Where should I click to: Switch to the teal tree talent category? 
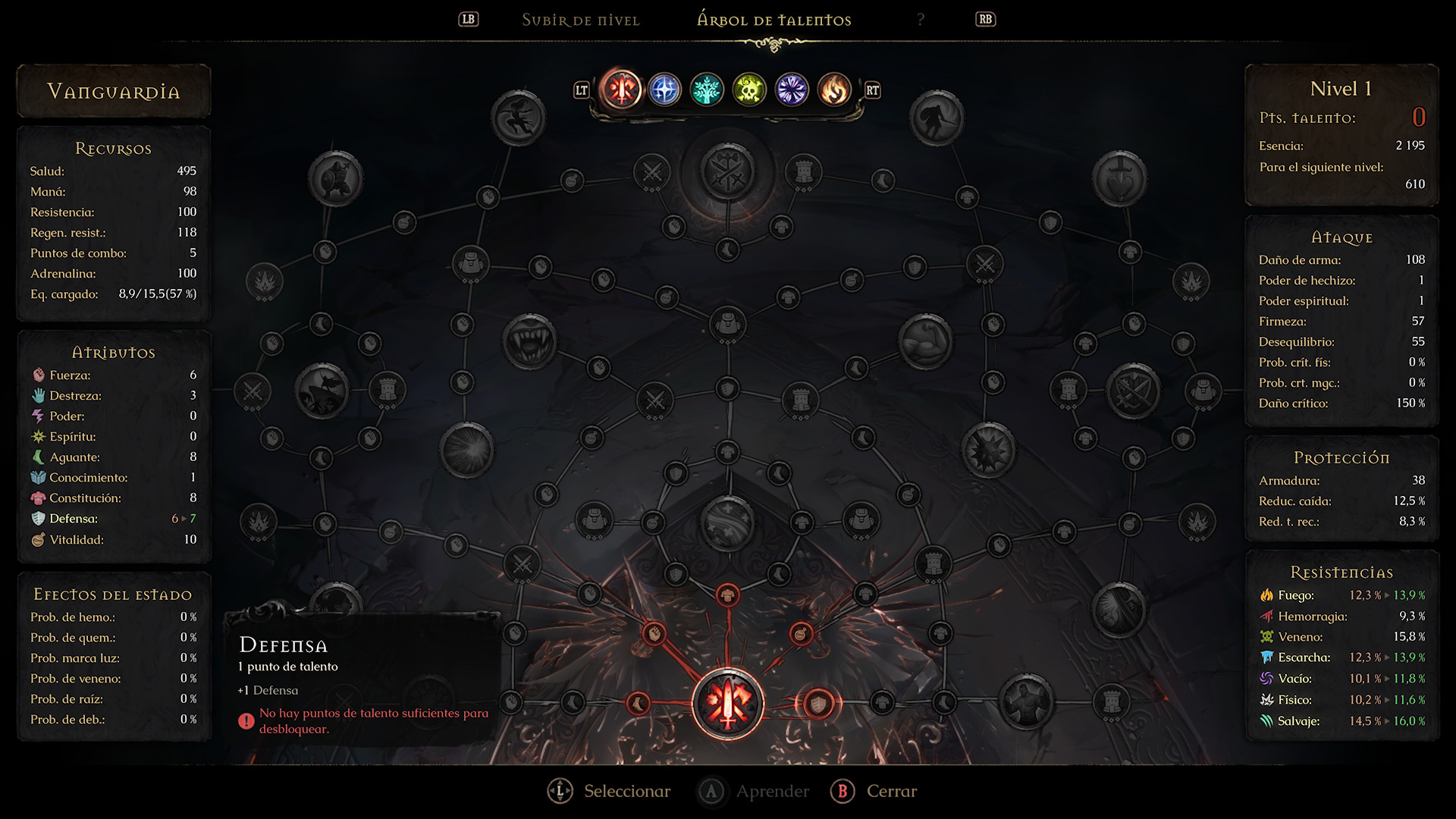tap(707, 90)
